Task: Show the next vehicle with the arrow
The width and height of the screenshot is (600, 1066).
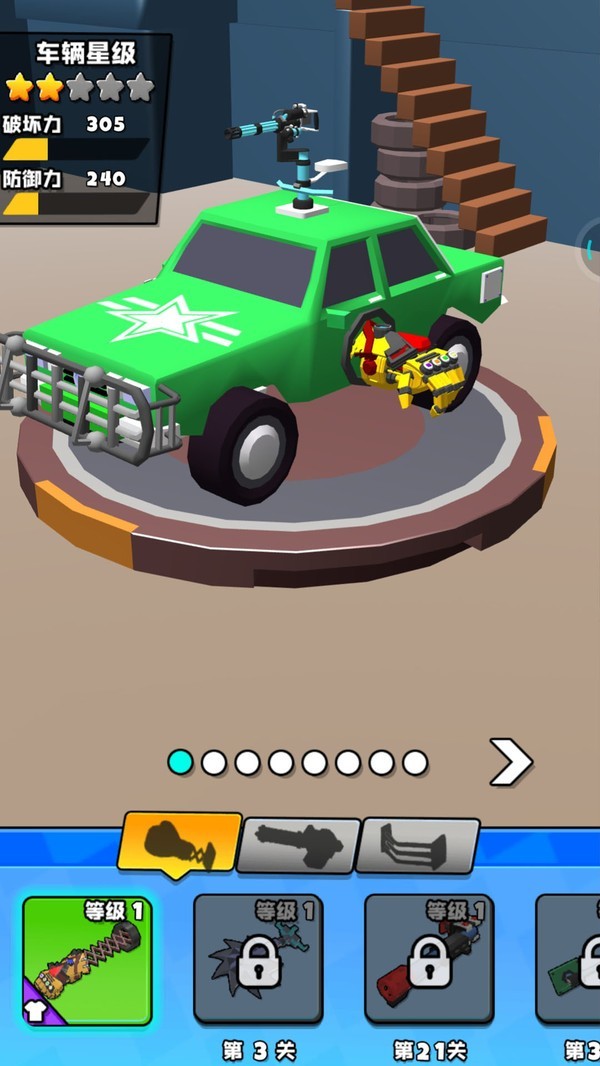Action: pyautogui.click(x=509, y=763)
